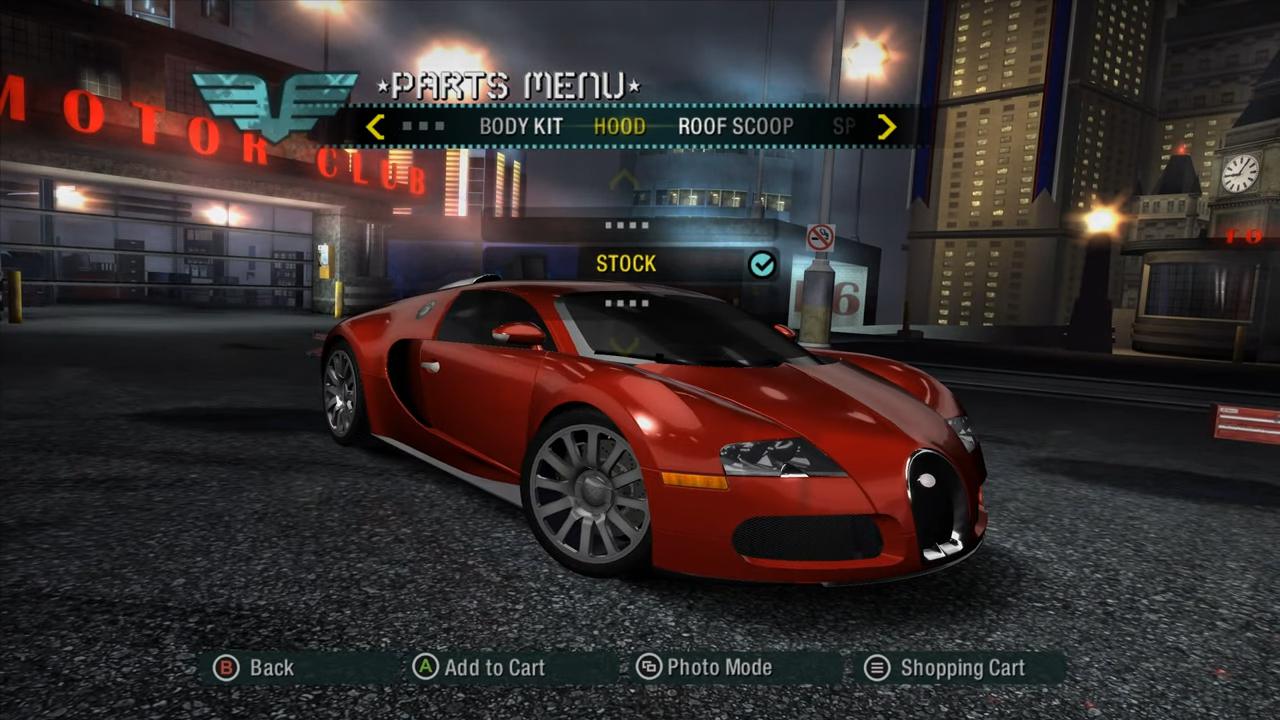1280x720 pixels.
Task: Switch to the Body Kit category
Action: (x=520, y=127)
